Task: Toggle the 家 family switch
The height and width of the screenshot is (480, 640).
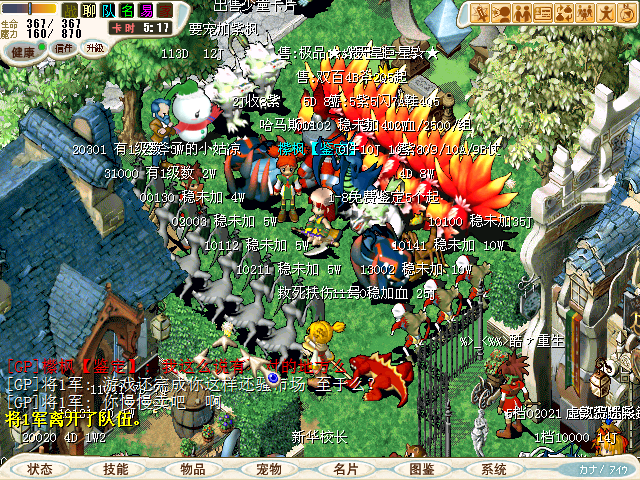Action: pyautogui.click(x=165, y=11)
